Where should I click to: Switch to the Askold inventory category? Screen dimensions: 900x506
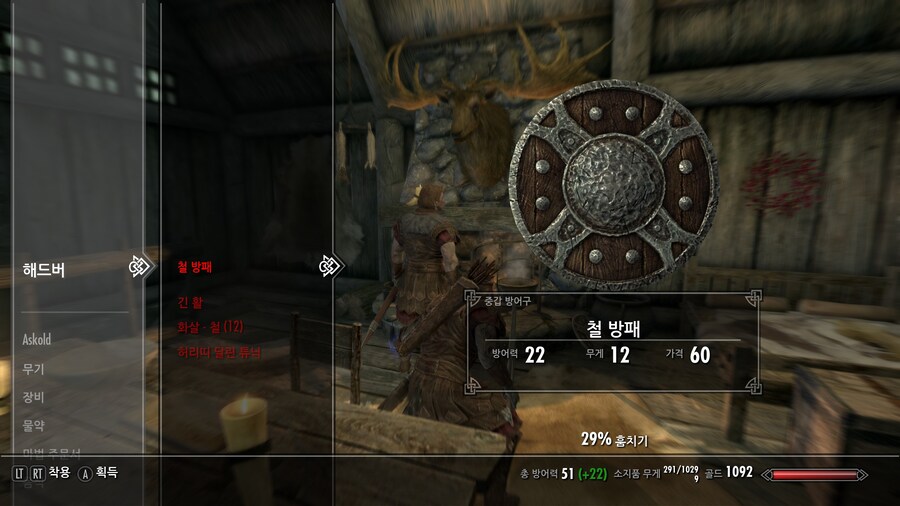pyautogui.click(x=37, y=340)
